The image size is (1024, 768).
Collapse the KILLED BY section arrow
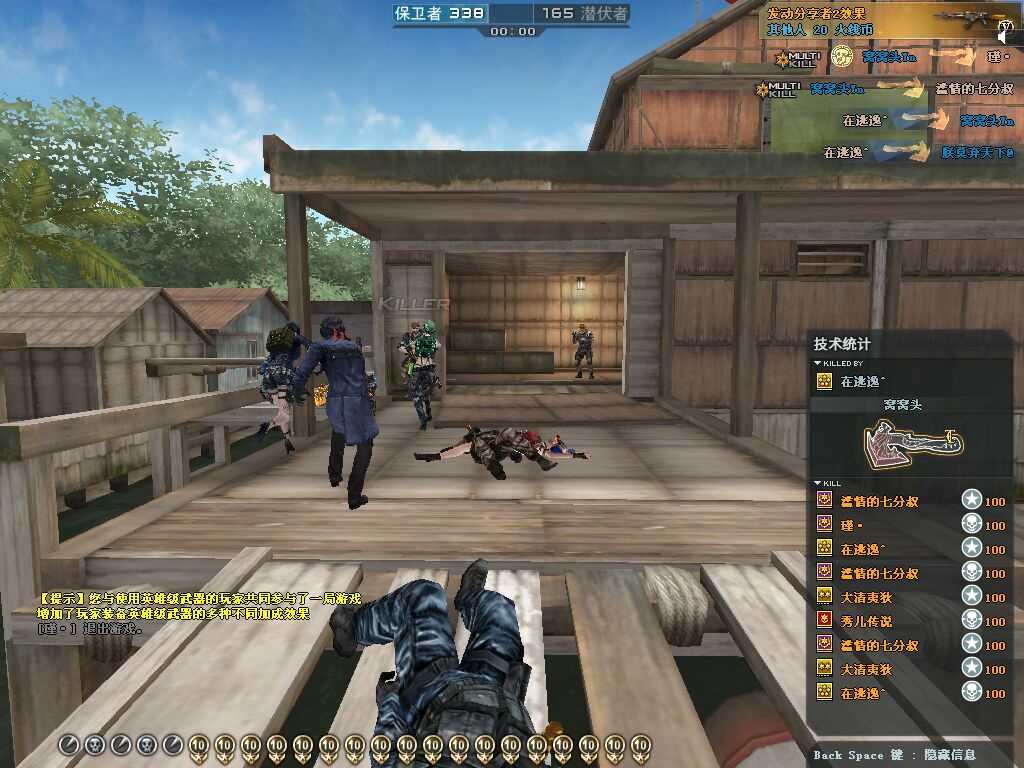(x=818, y=364)
